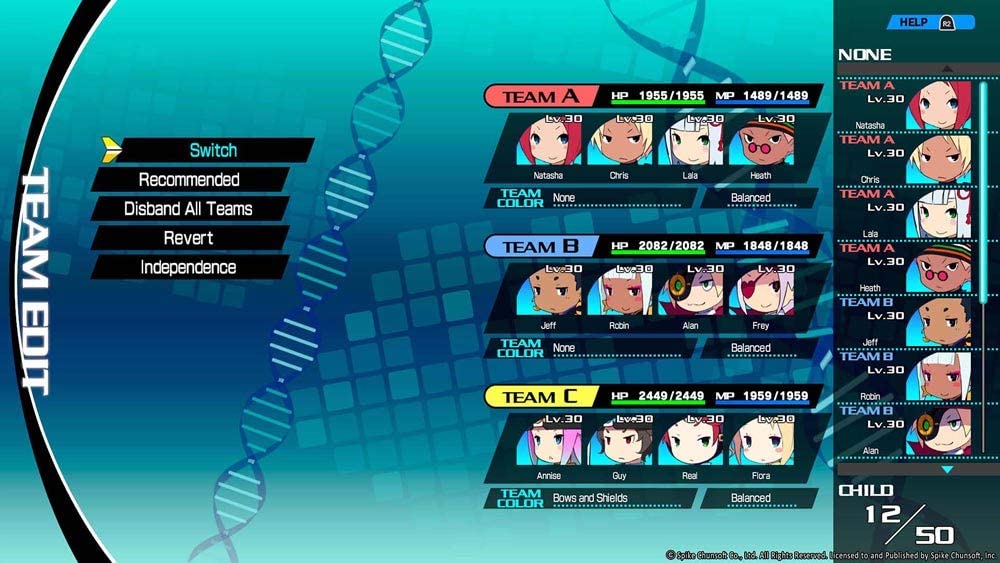Open the Team B header
Image resolution: width=1000 pixels, height=563 pixels.
pos(541,246)
